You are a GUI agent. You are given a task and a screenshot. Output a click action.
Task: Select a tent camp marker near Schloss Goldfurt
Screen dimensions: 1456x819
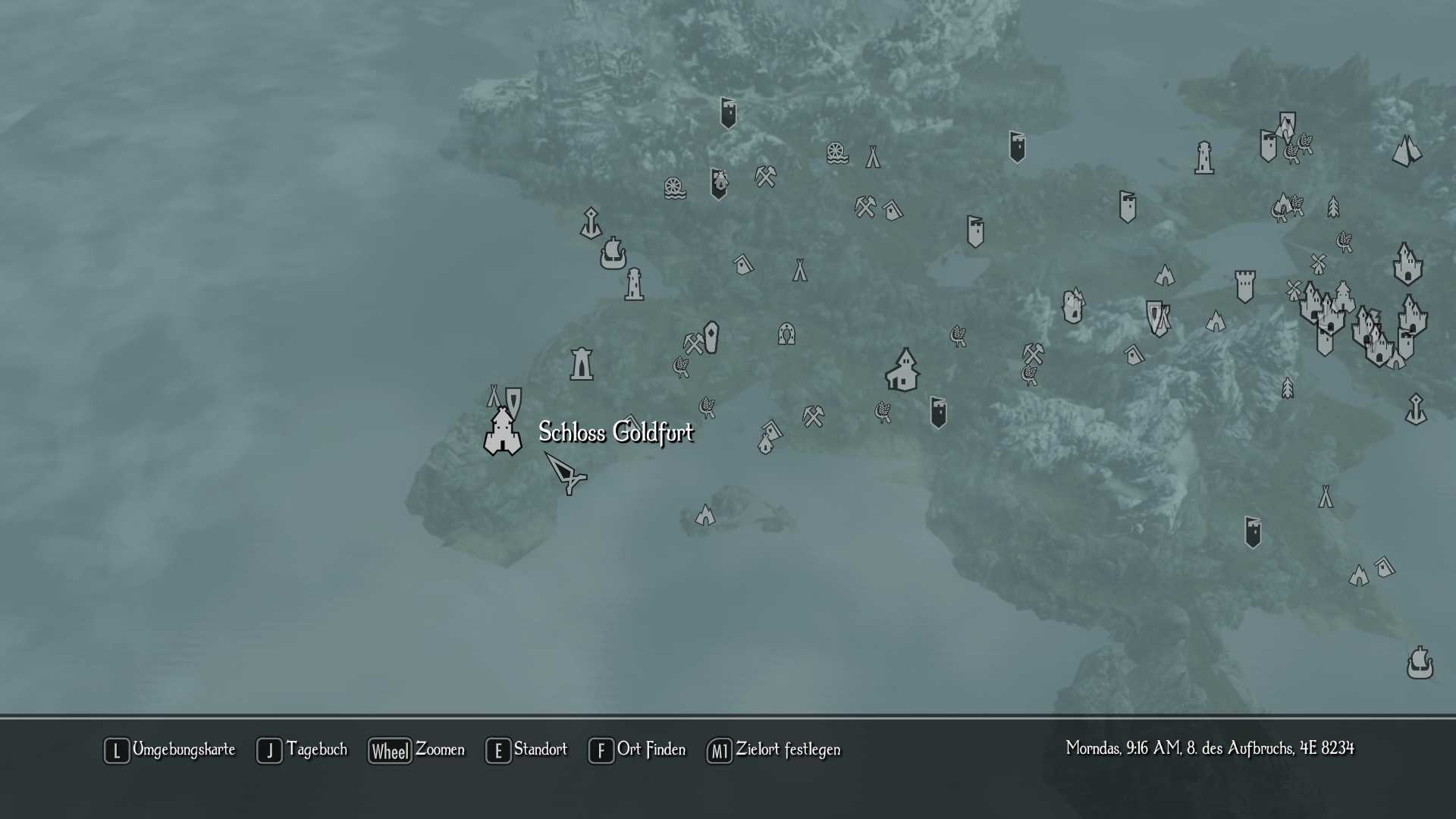494,395
